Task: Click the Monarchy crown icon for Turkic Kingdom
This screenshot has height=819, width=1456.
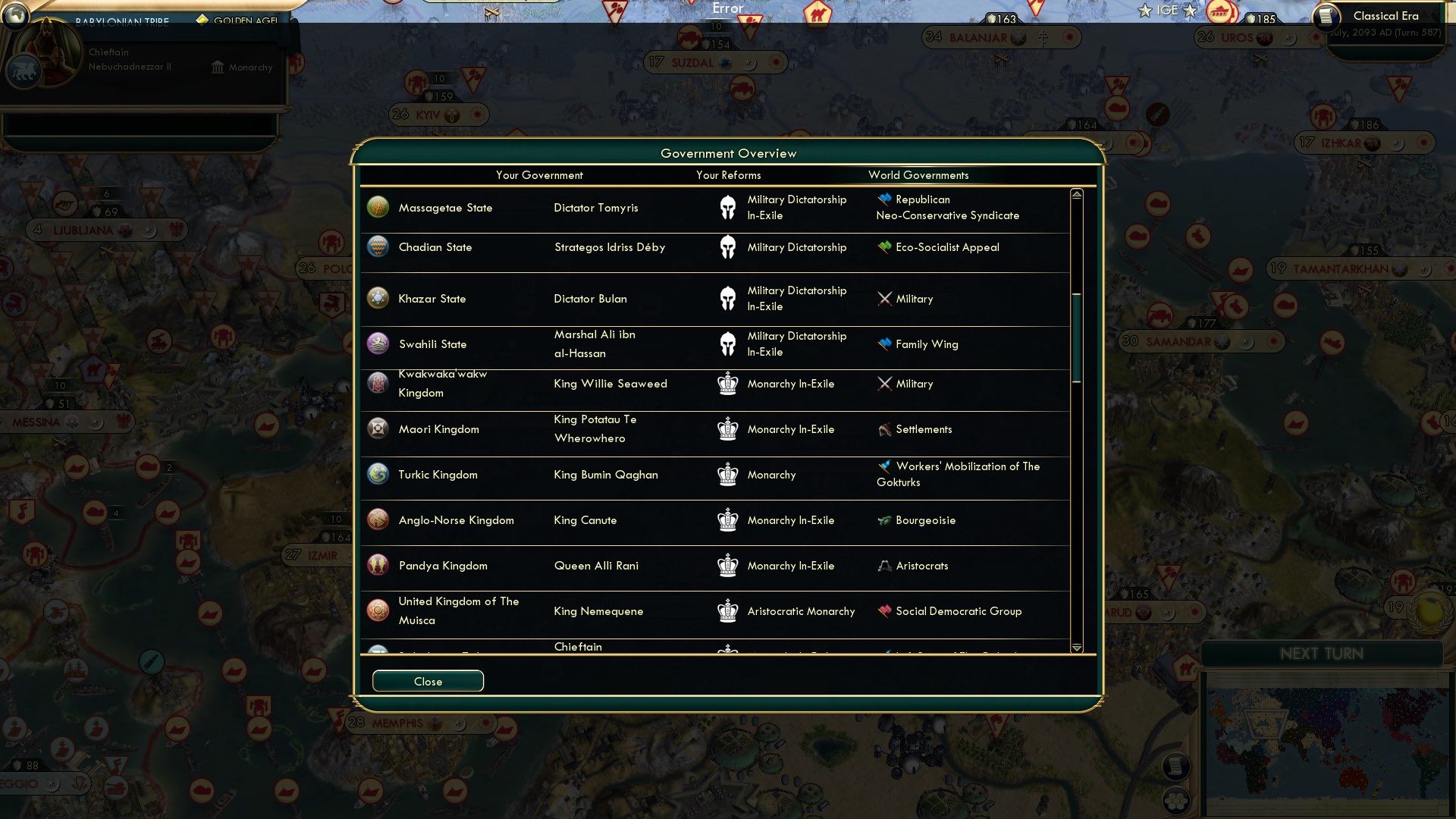Action: pyautogui.click(x=727, y=474)
